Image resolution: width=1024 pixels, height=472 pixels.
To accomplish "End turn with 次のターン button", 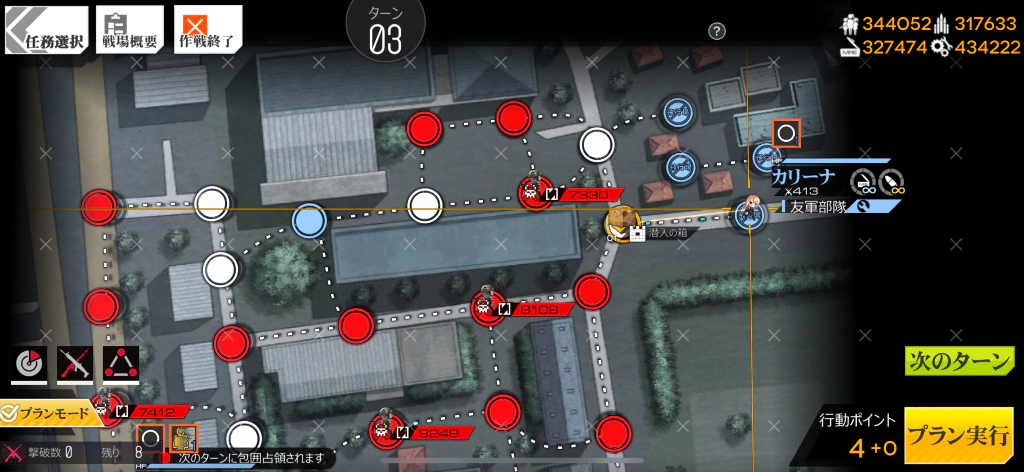I will [x=959, y=361].
